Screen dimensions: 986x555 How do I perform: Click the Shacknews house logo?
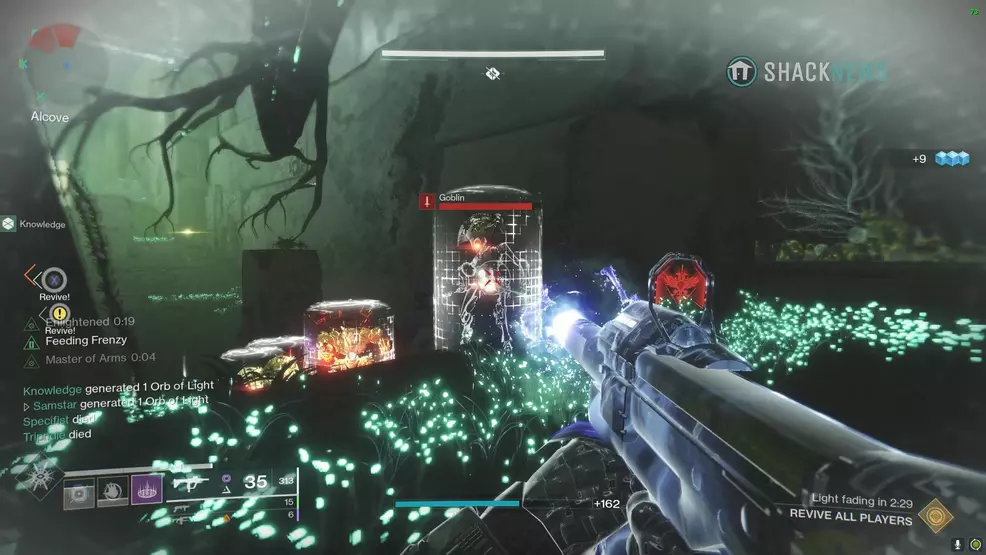(x=741, y=72)
